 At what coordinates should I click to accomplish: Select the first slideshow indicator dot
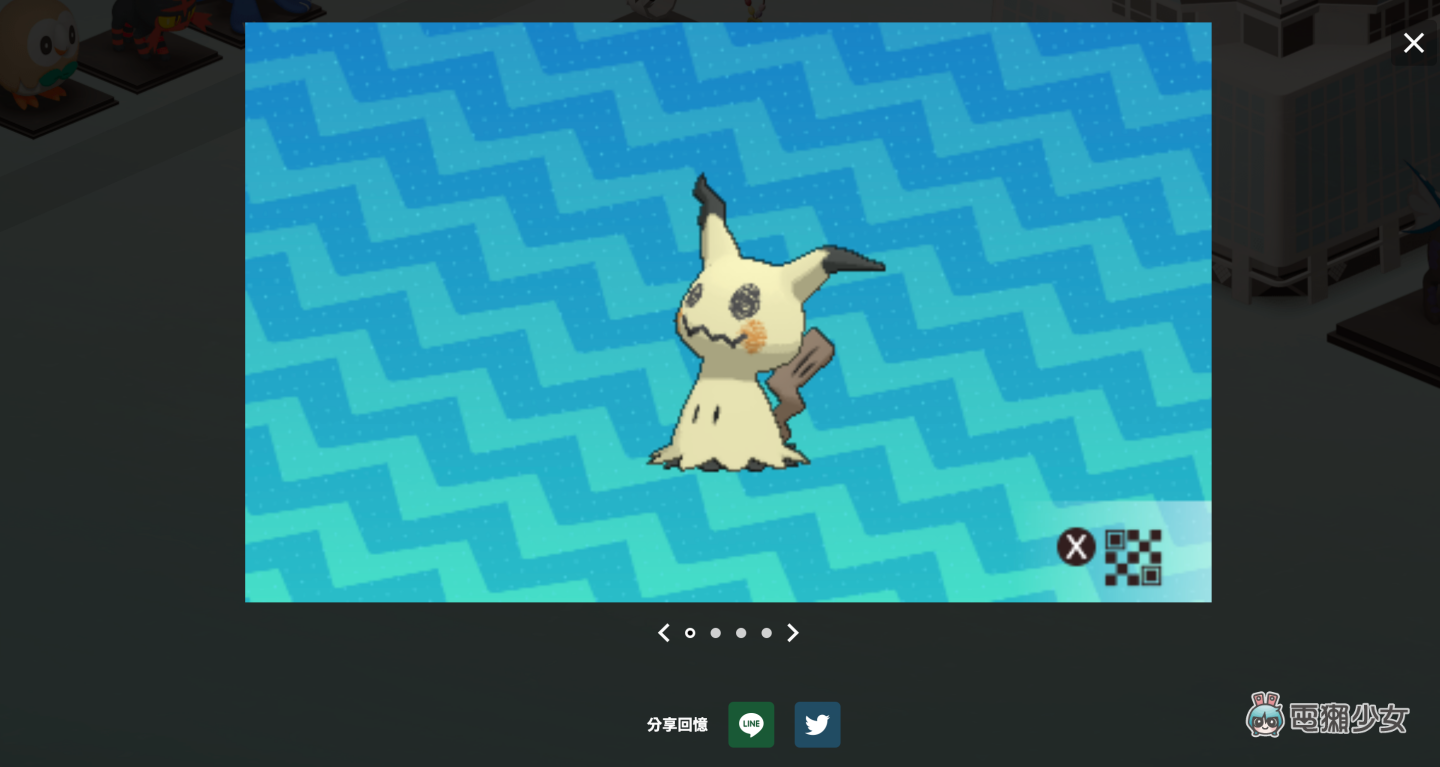(690, 633)
